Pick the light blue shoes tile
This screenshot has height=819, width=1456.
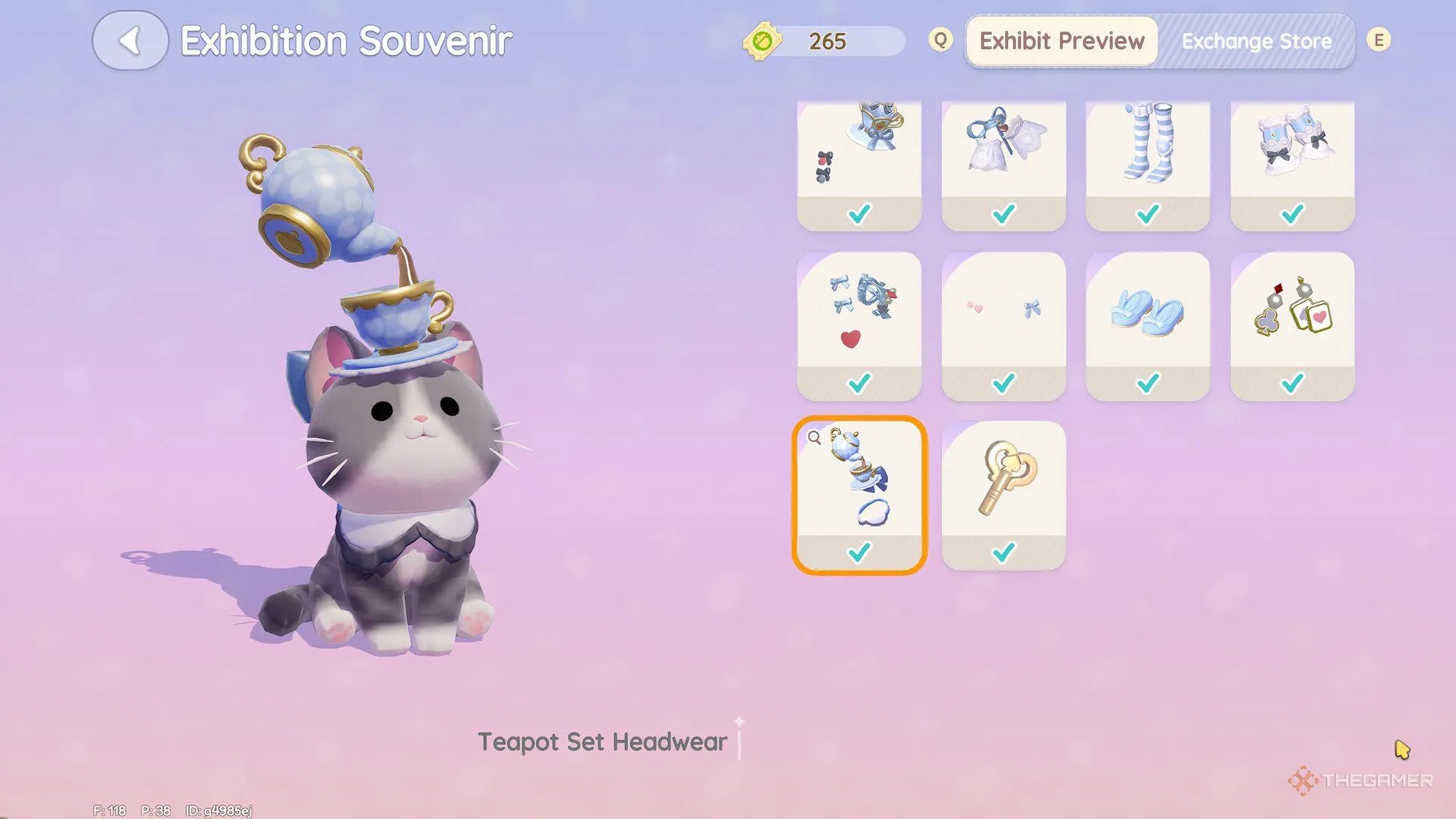tap(1147, 326)
